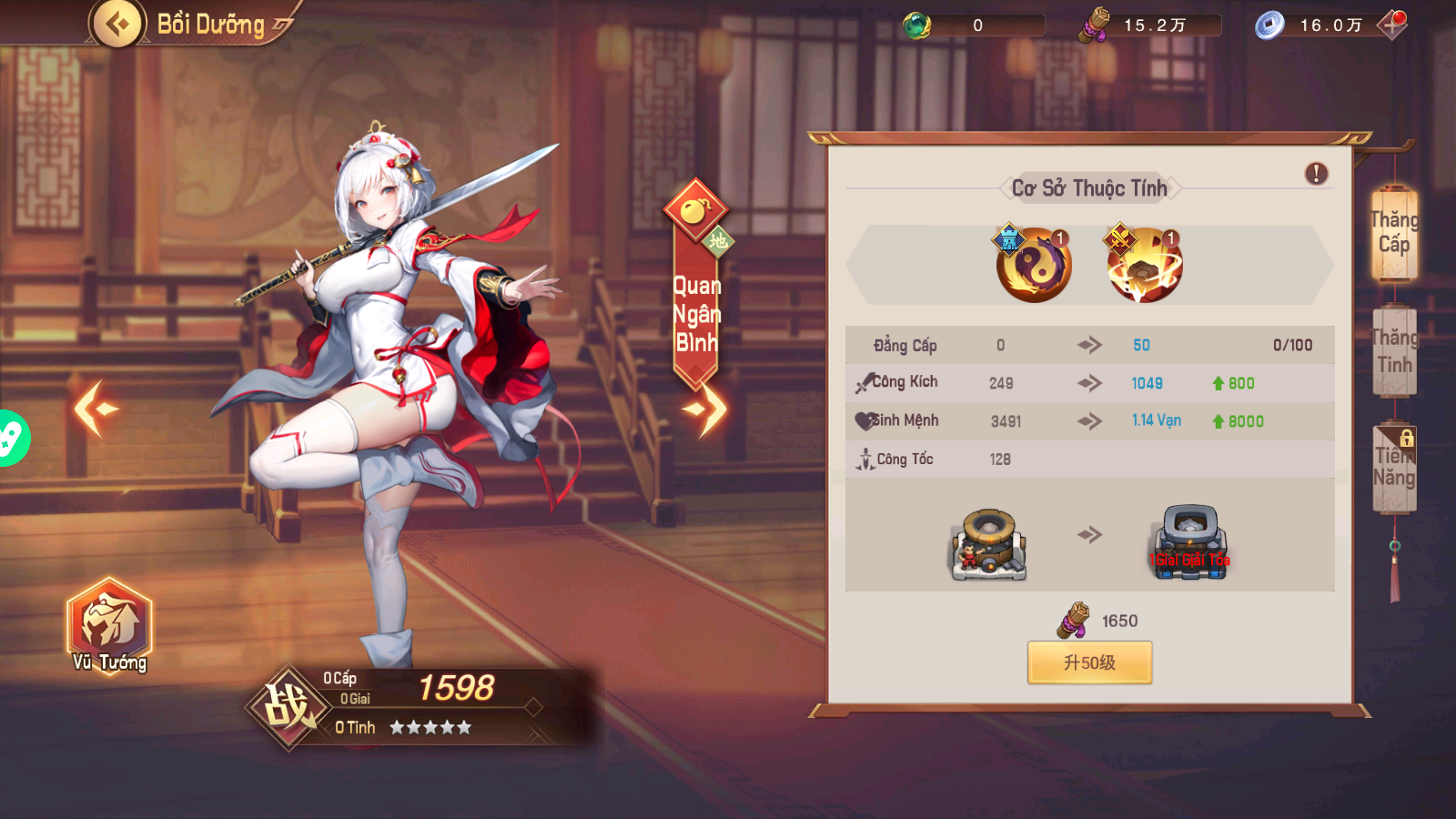Go back using the Bồi Dưỡng arrow
The width and height of the screenshot is (1456, 819).
pyautogui.click(x=118, y=24)
